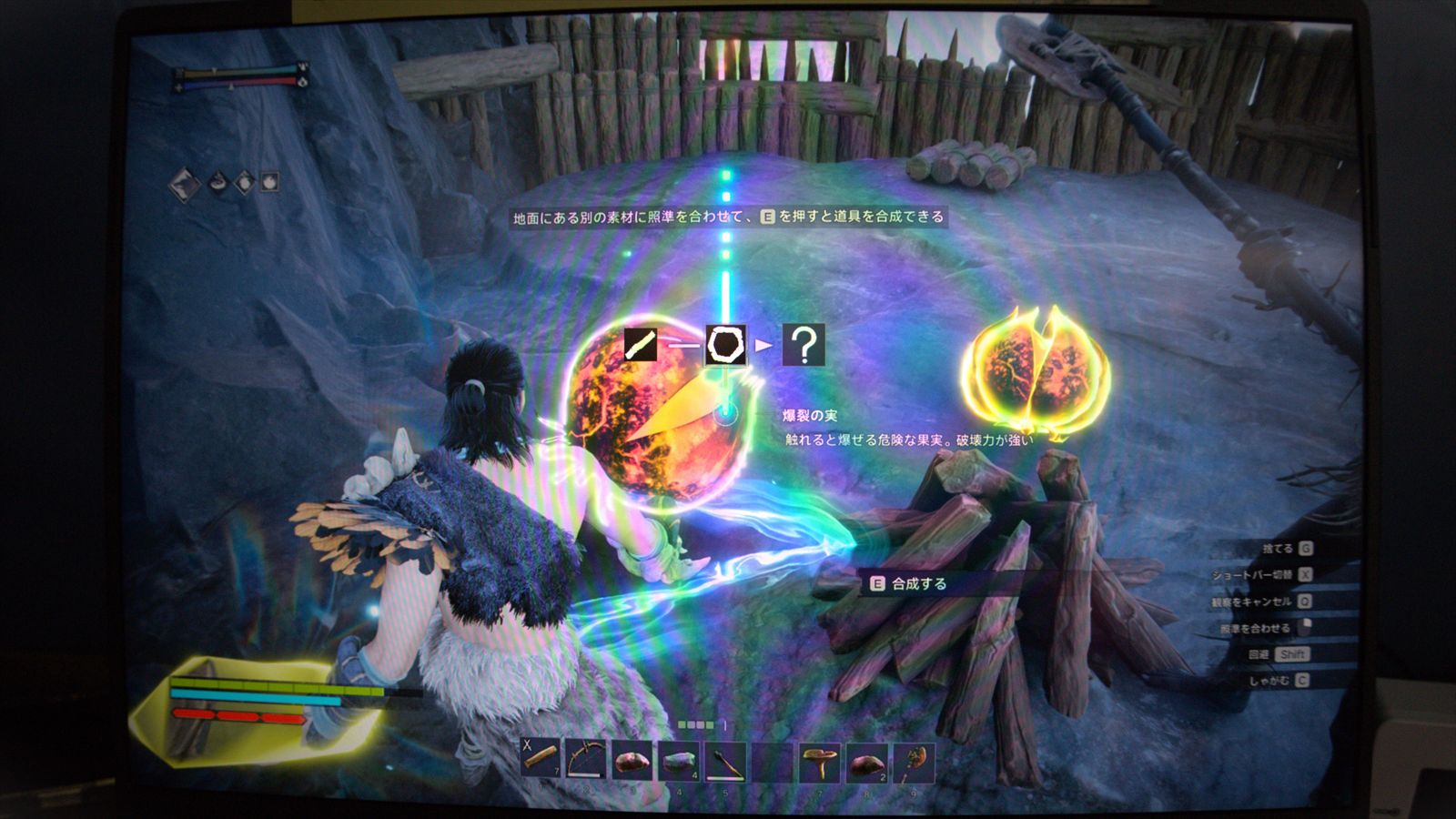Click the question mark crafting result box

click(804, 345)
